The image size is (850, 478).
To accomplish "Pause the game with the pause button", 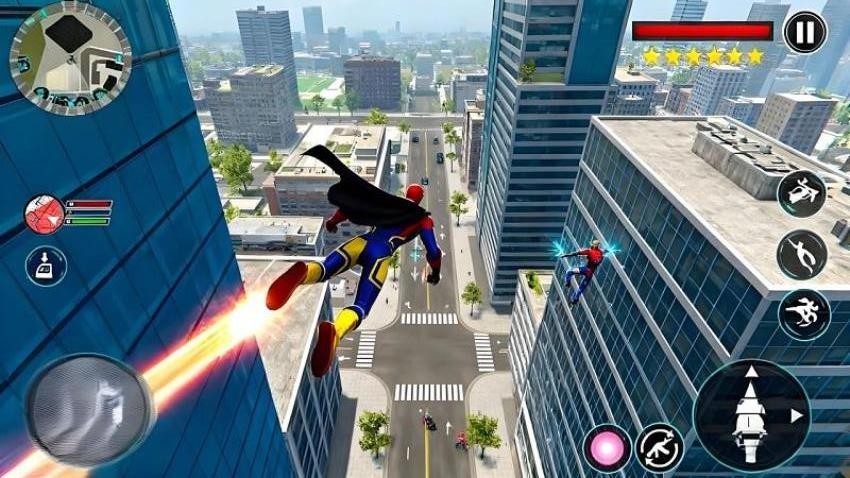I will pos(804,32).
